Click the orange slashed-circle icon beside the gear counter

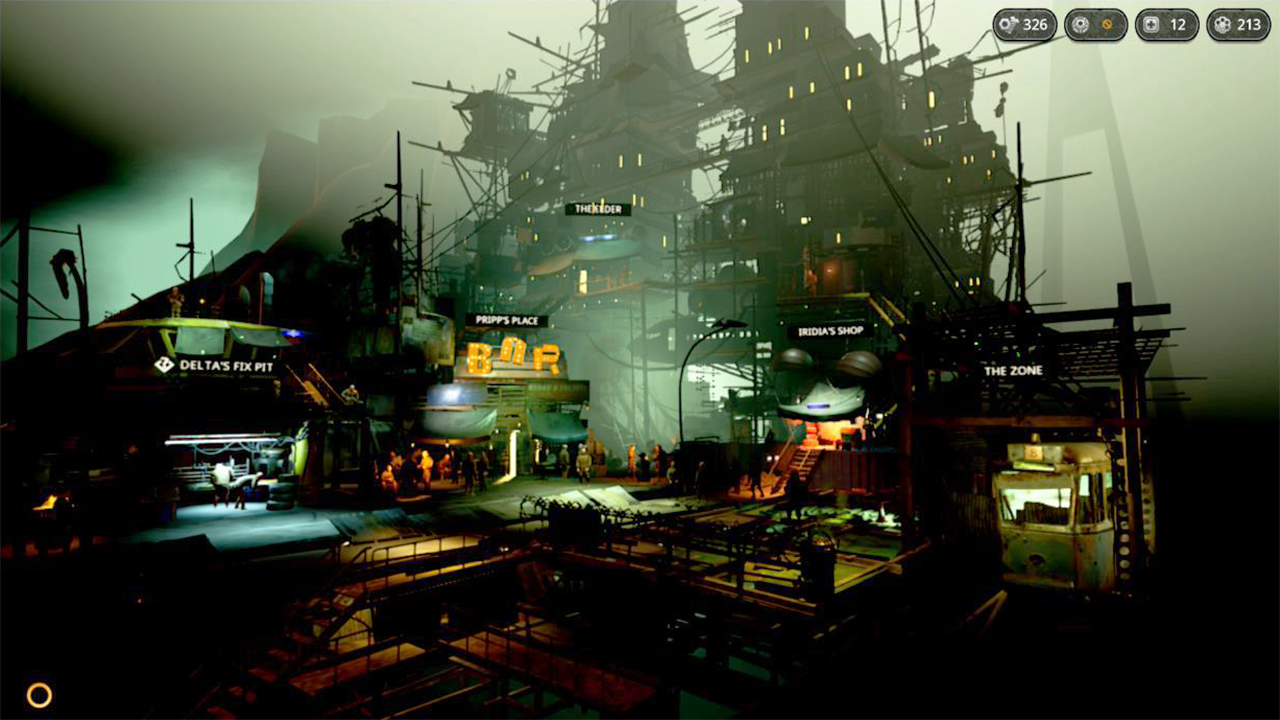(1107, 25)
